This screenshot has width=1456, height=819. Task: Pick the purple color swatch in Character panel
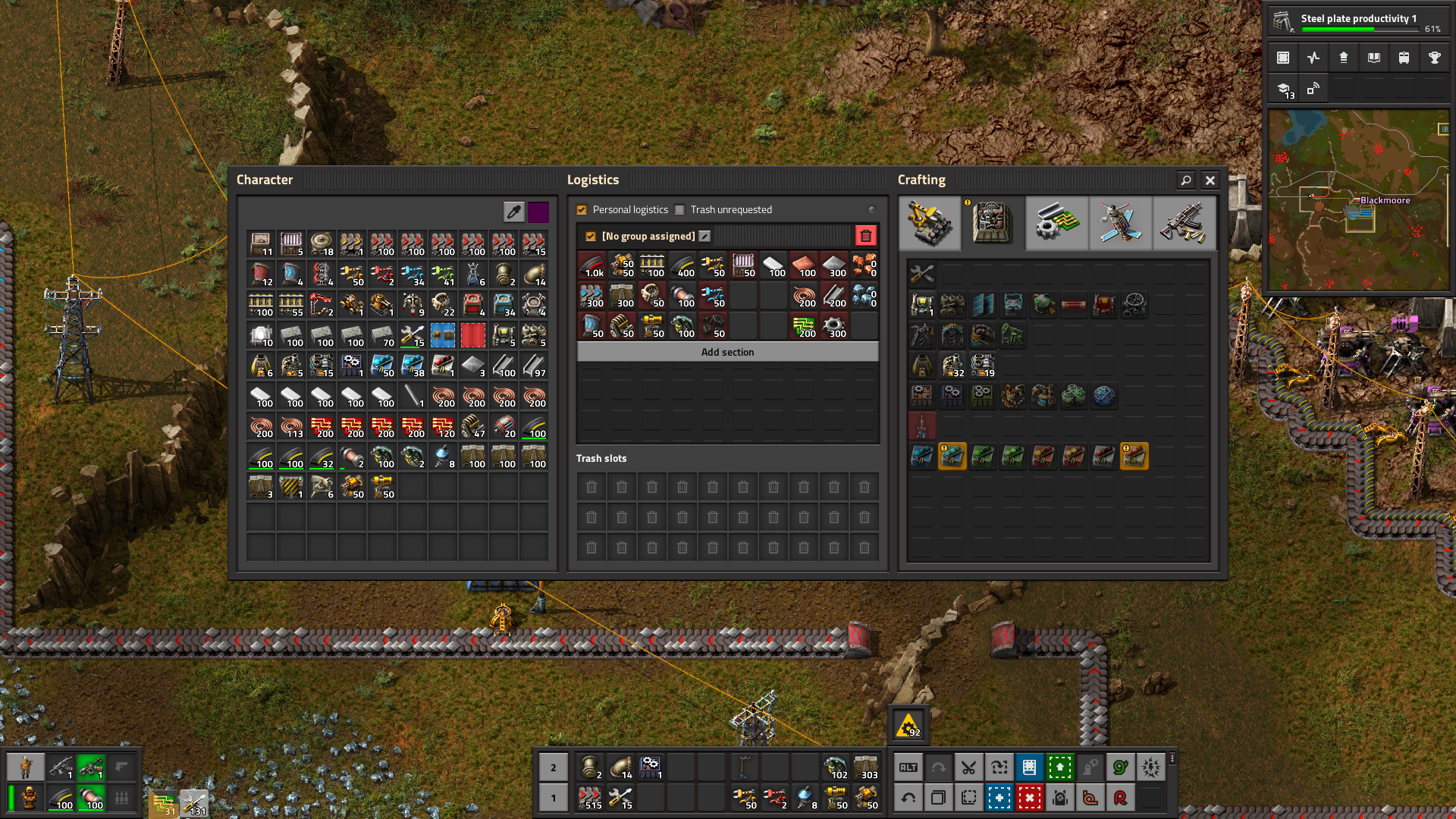tap(538, 212)
